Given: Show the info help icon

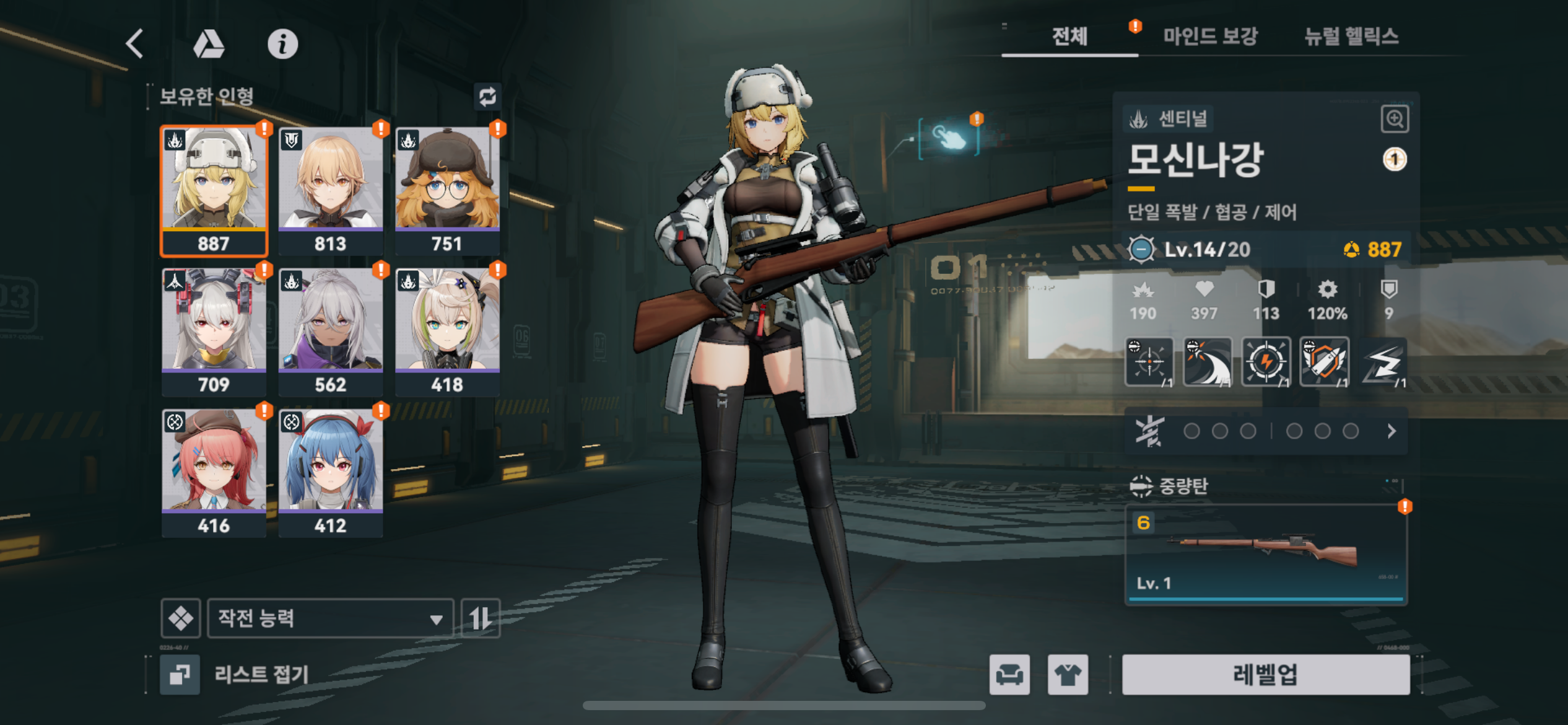Looking at the screenshot, I should [282, 44].
